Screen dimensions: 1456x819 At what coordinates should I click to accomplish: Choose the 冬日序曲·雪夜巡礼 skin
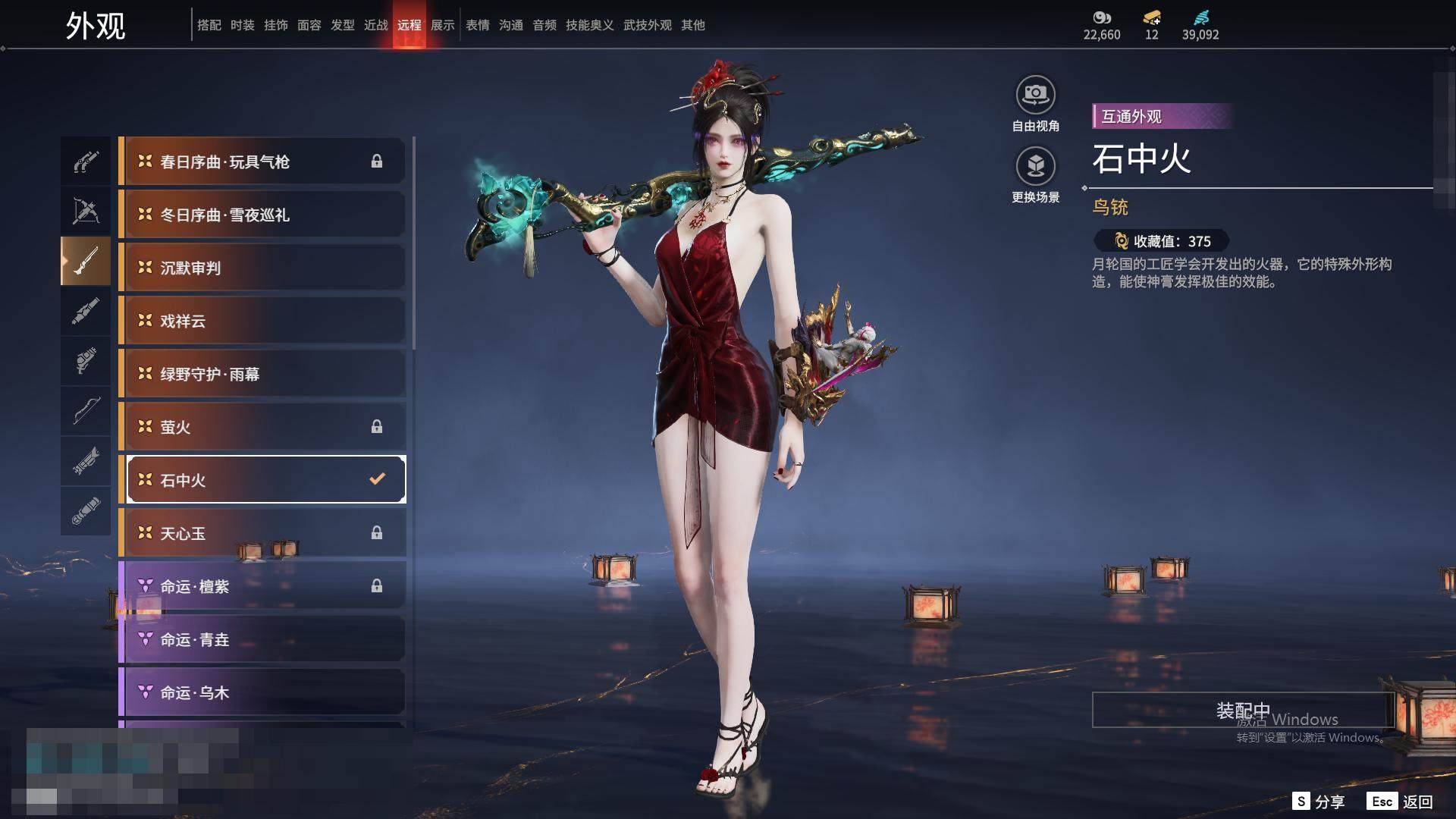tap(263, 215)
